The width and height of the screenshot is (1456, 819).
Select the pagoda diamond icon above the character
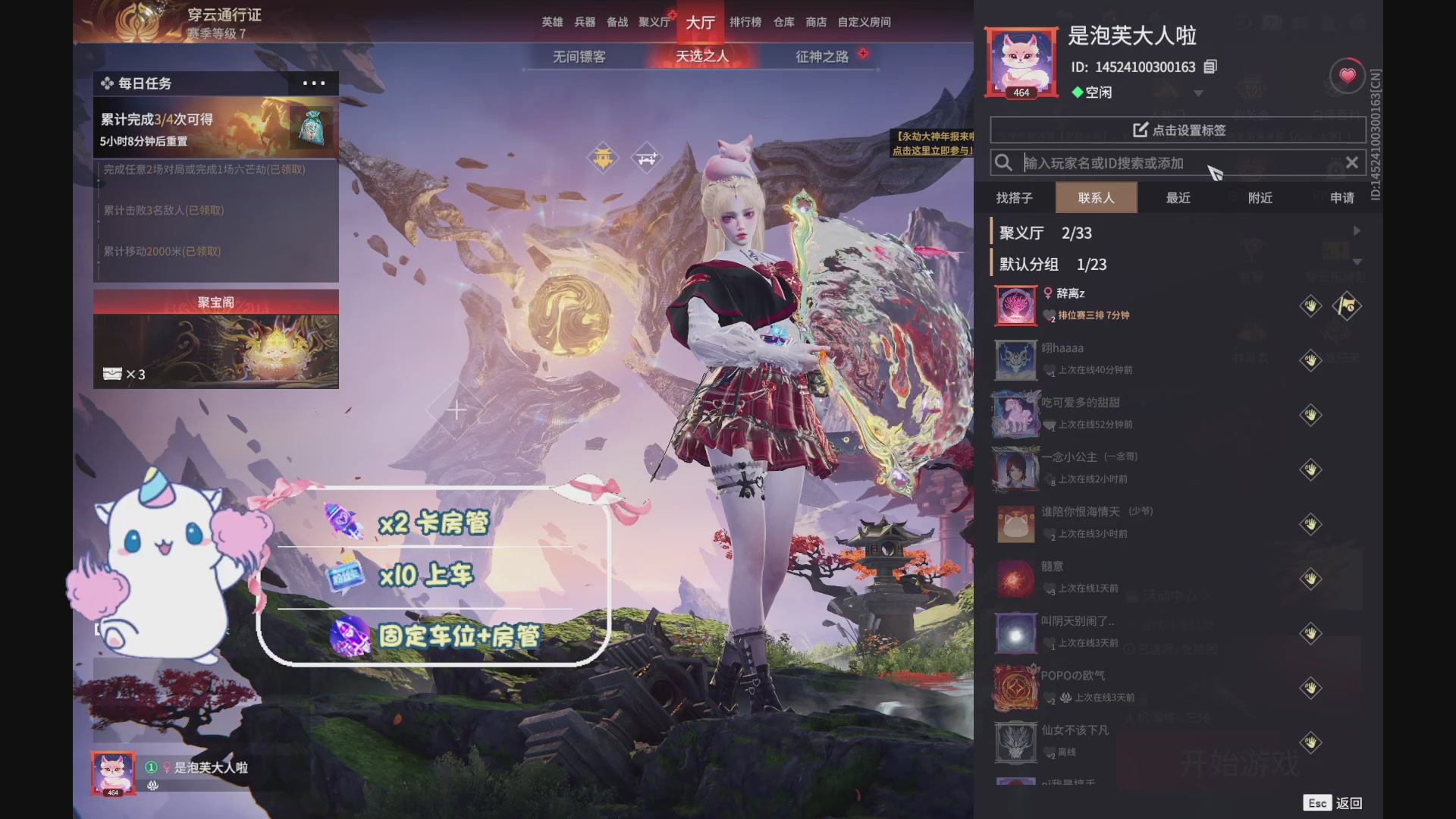pyautogui.click(x=603, y=158)
